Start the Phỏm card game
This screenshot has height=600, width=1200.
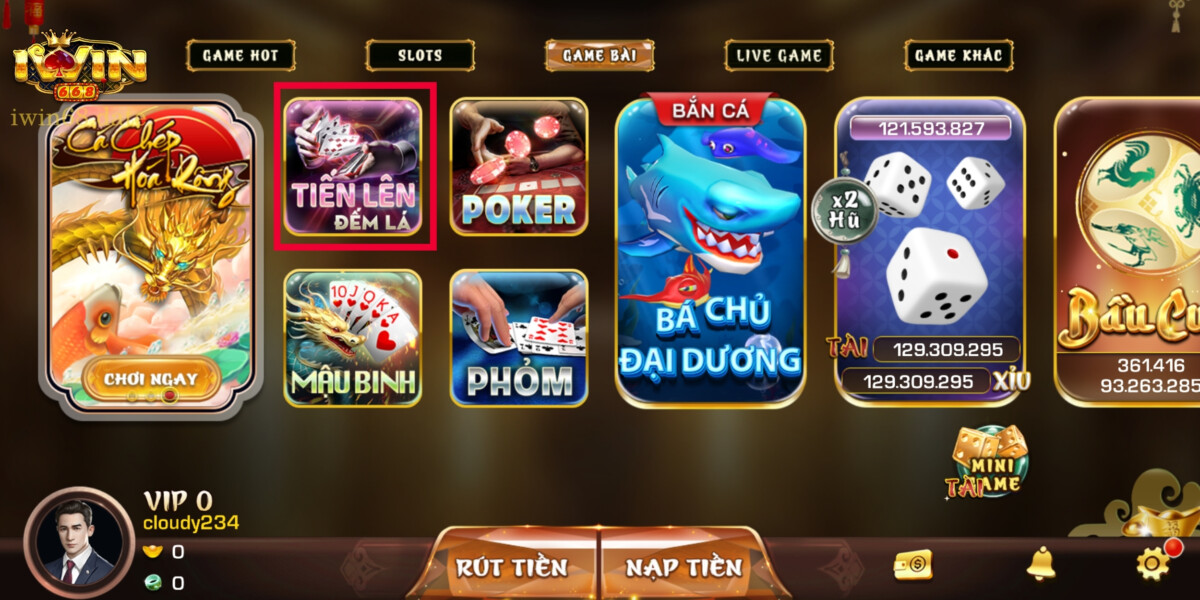518,338
